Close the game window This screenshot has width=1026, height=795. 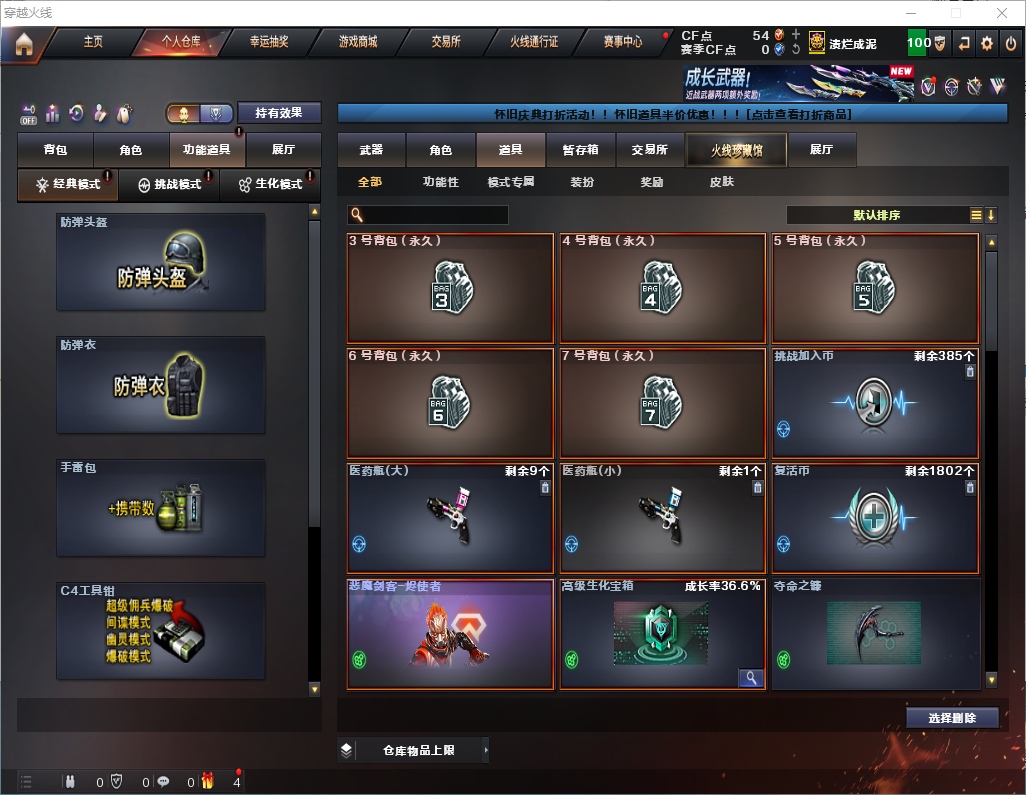click(1002, 13)
